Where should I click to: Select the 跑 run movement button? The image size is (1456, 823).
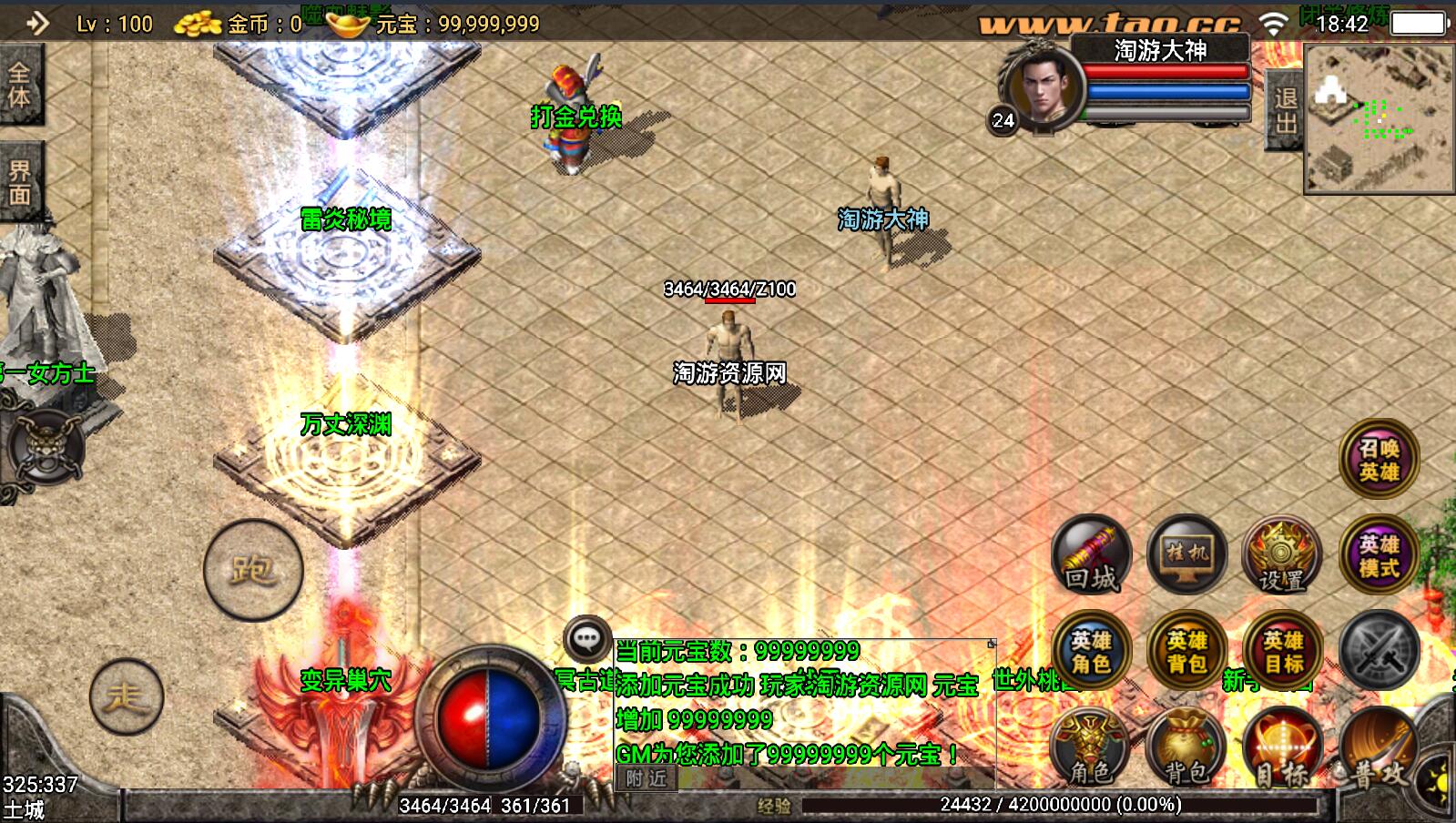click(x=252, y=570)
